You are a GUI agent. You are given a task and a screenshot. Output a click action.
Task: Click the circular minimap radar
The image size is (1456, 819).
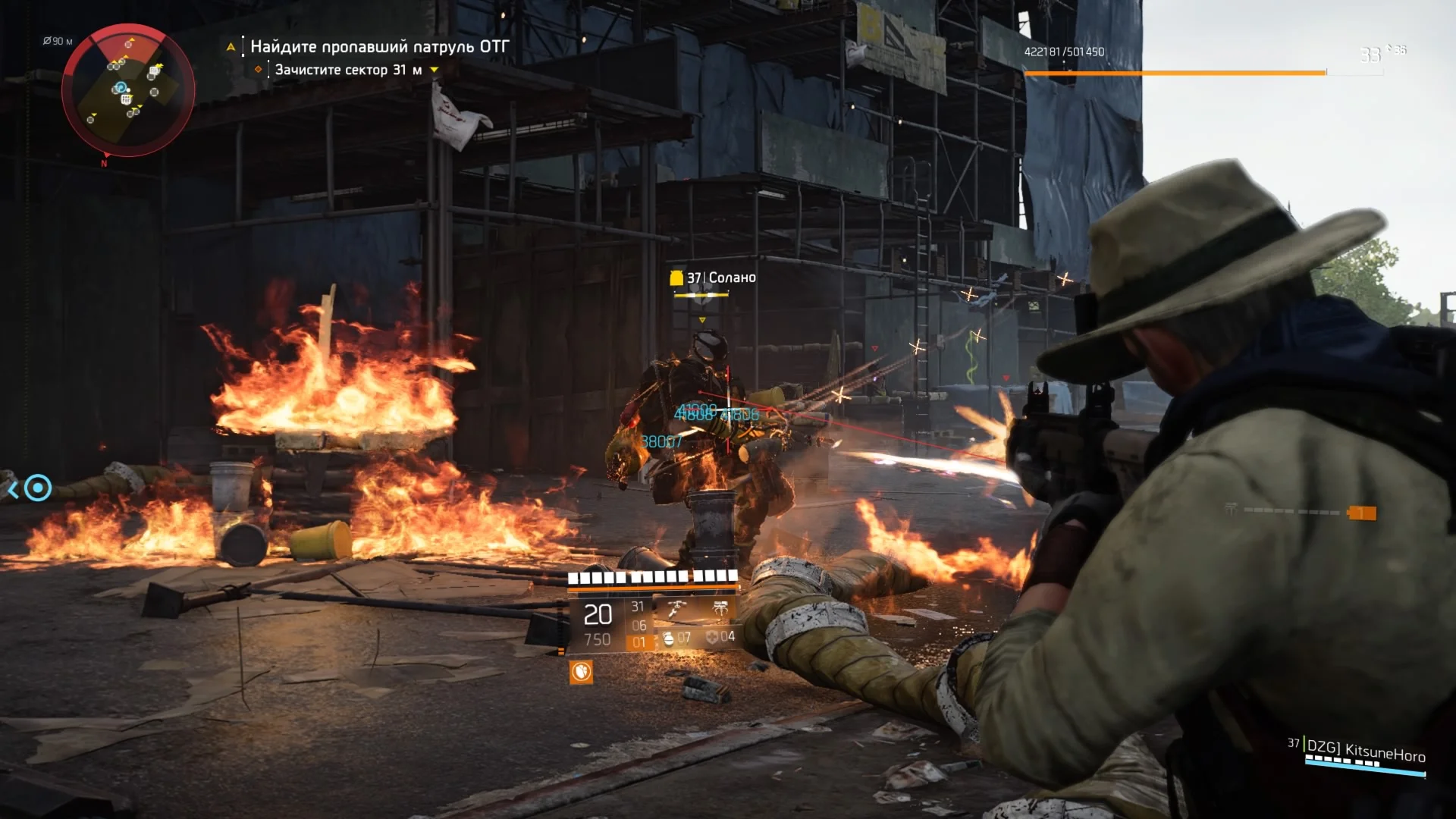tap(127, 89)
